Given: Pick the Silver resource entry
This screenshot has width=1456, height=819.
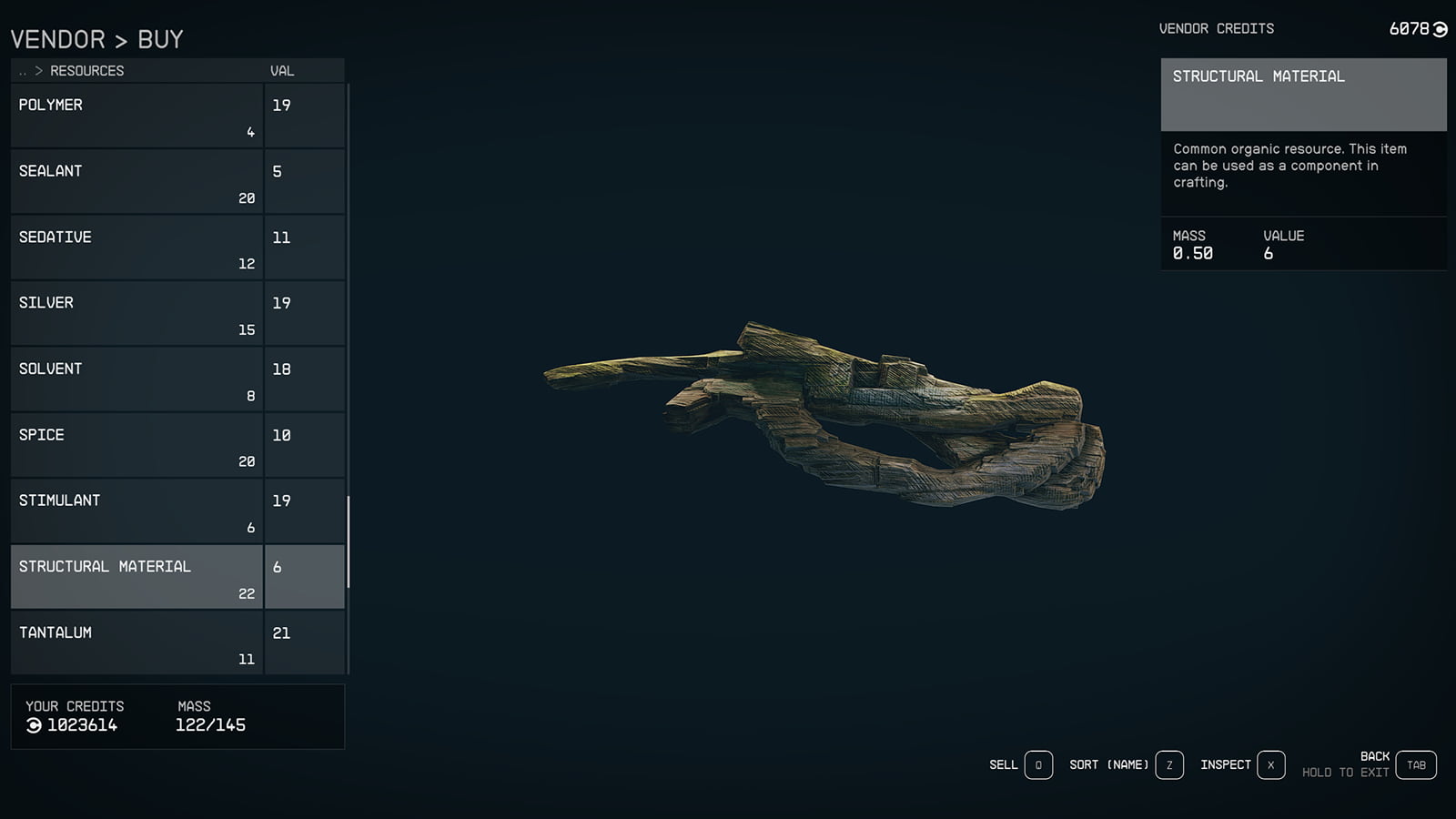Looking at the screenshot, I should point(136,314).
